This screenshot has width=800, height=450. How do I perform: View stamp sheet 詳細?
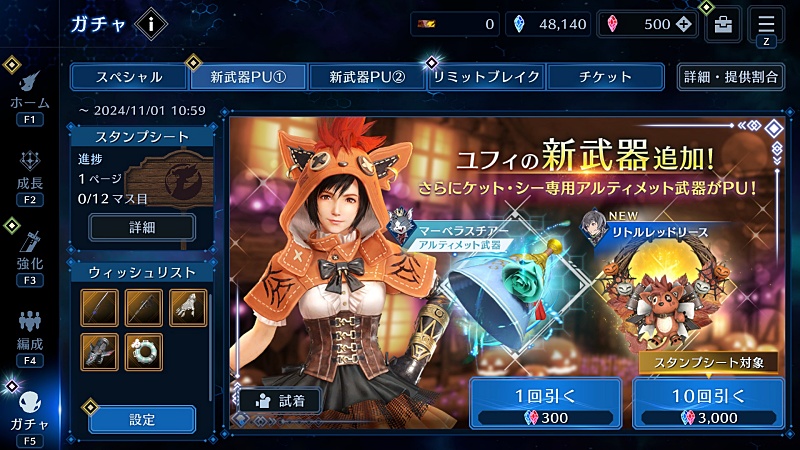point(142,228)
